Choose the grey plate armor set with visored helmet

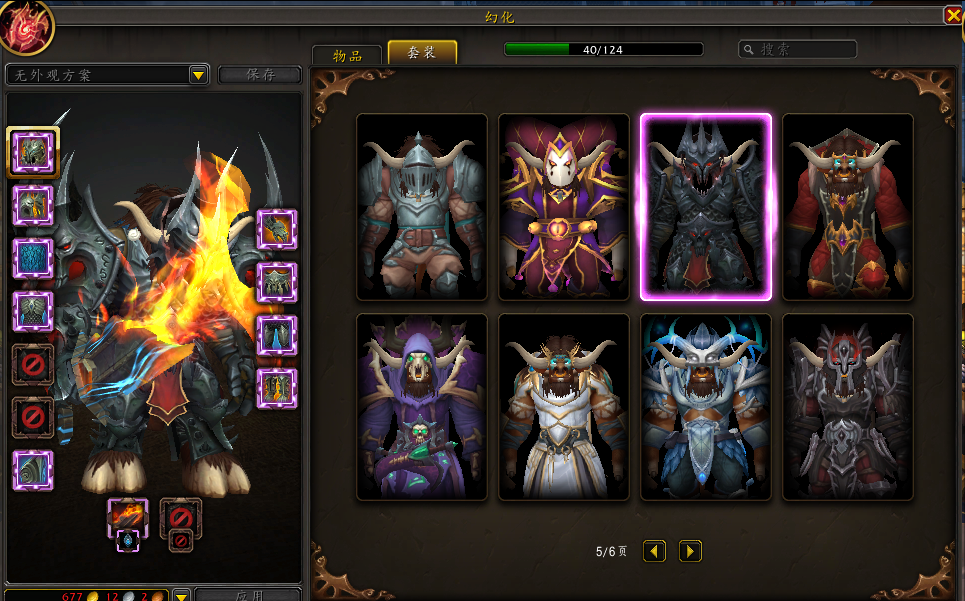coord(422,207)
